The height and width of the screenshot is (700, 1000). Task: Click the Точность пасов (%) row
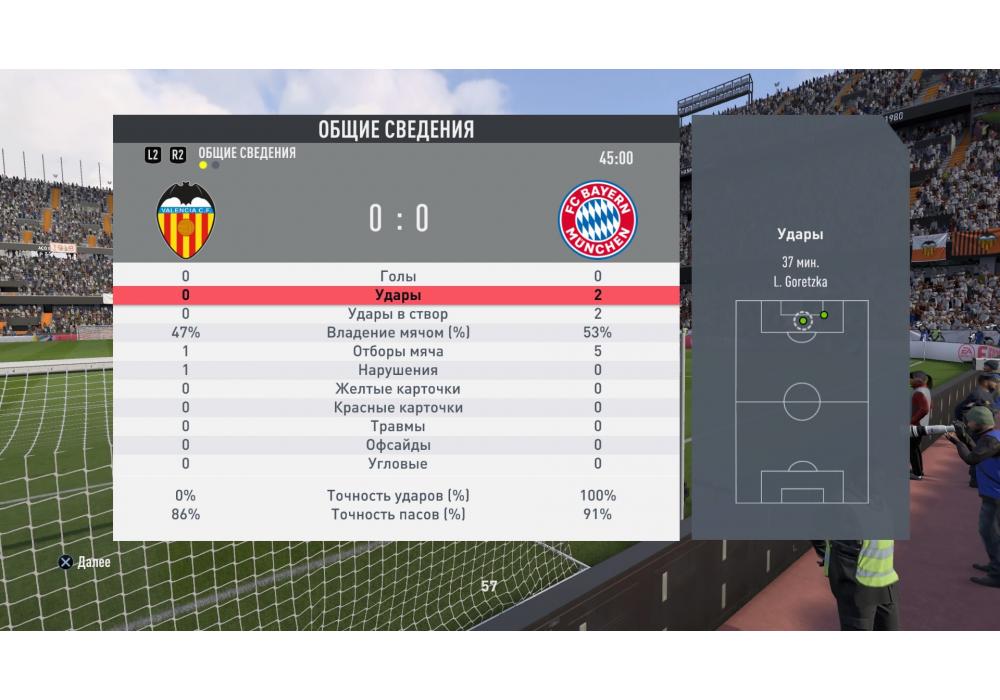click(398, 514)
